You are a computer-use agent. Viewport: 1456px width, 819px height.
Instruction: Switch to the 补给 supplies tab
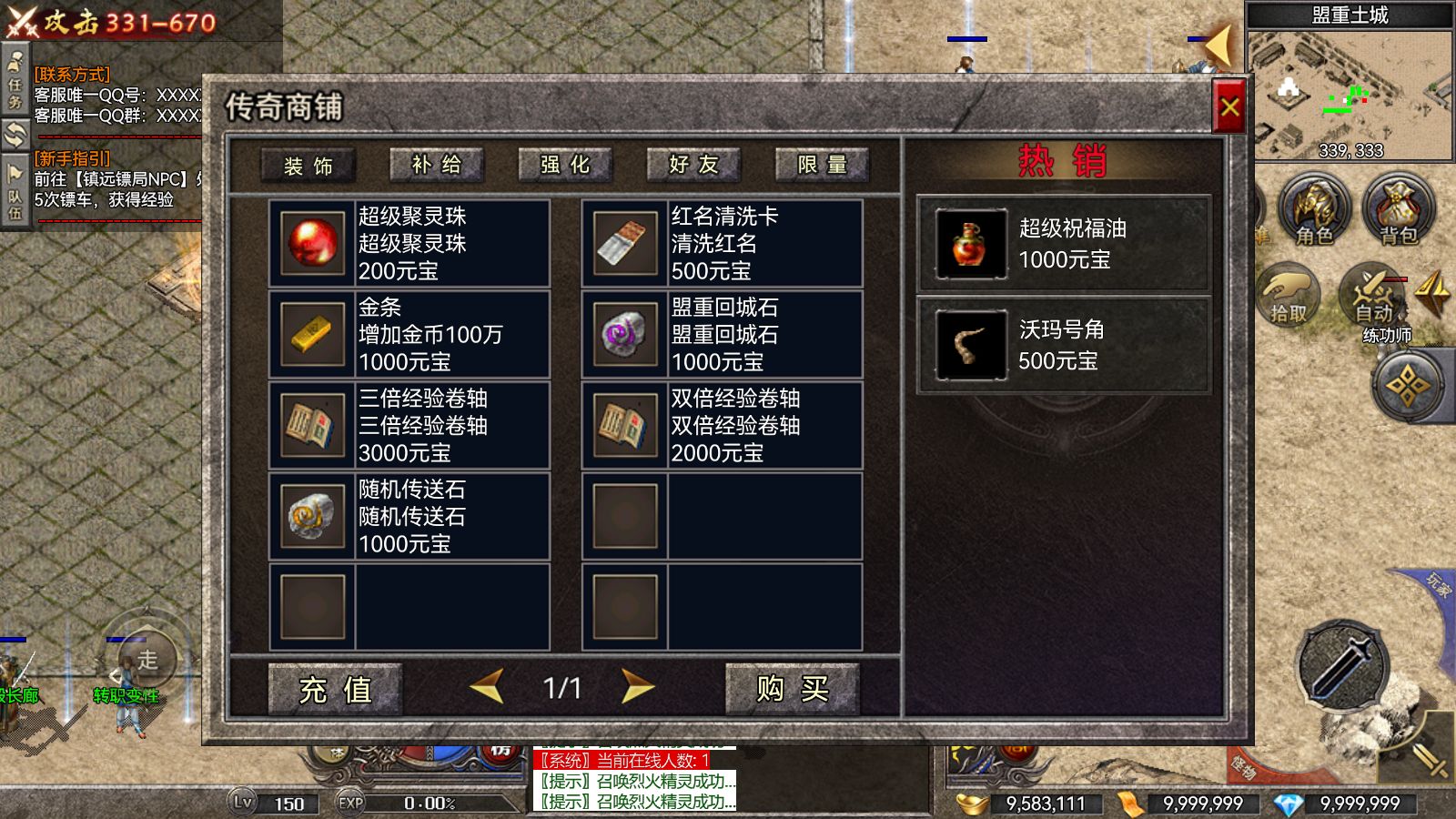tap(438, 165)
